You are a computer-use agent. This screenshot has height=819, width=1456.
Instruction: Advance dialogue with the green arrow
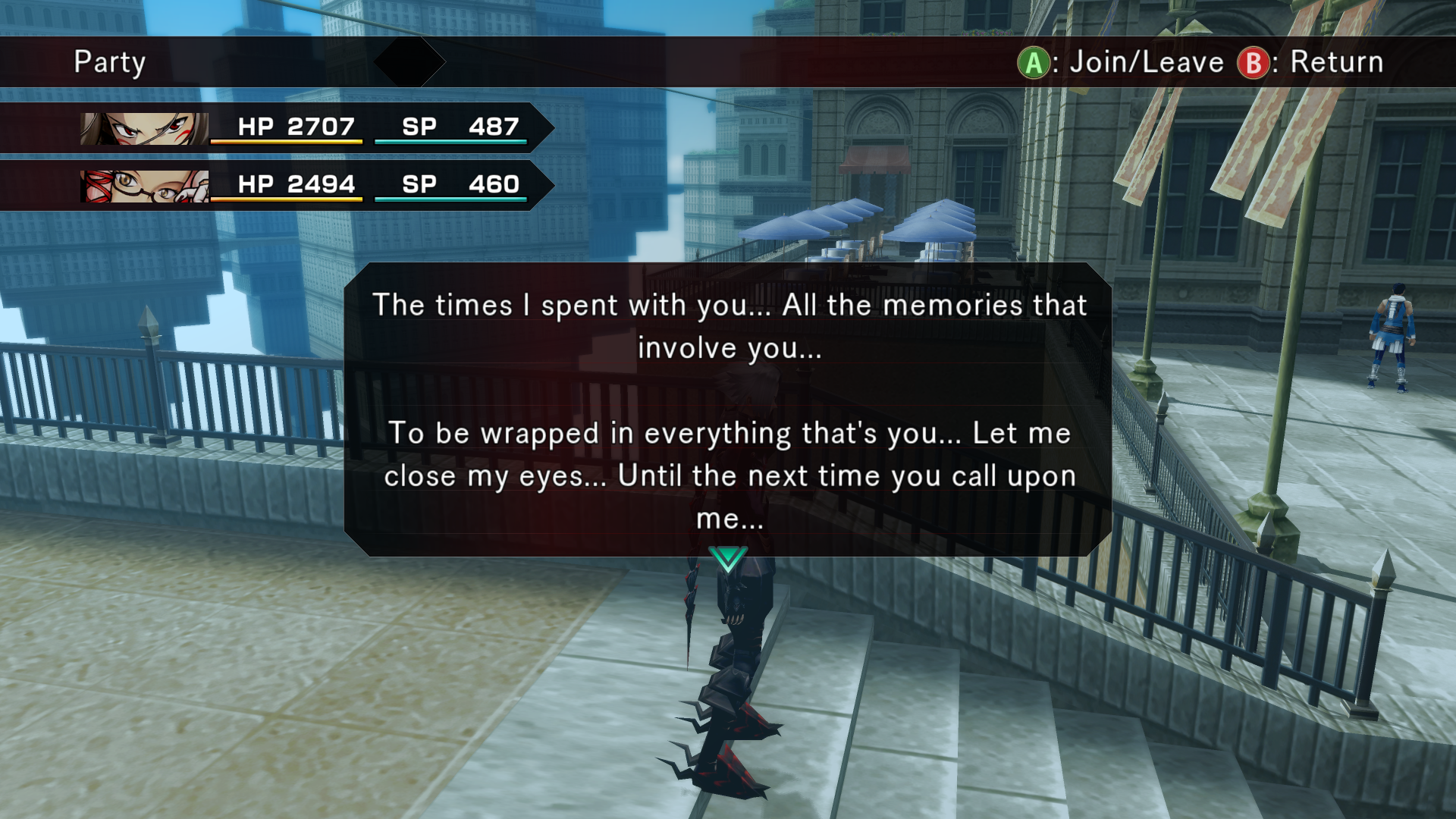(728, 559)
